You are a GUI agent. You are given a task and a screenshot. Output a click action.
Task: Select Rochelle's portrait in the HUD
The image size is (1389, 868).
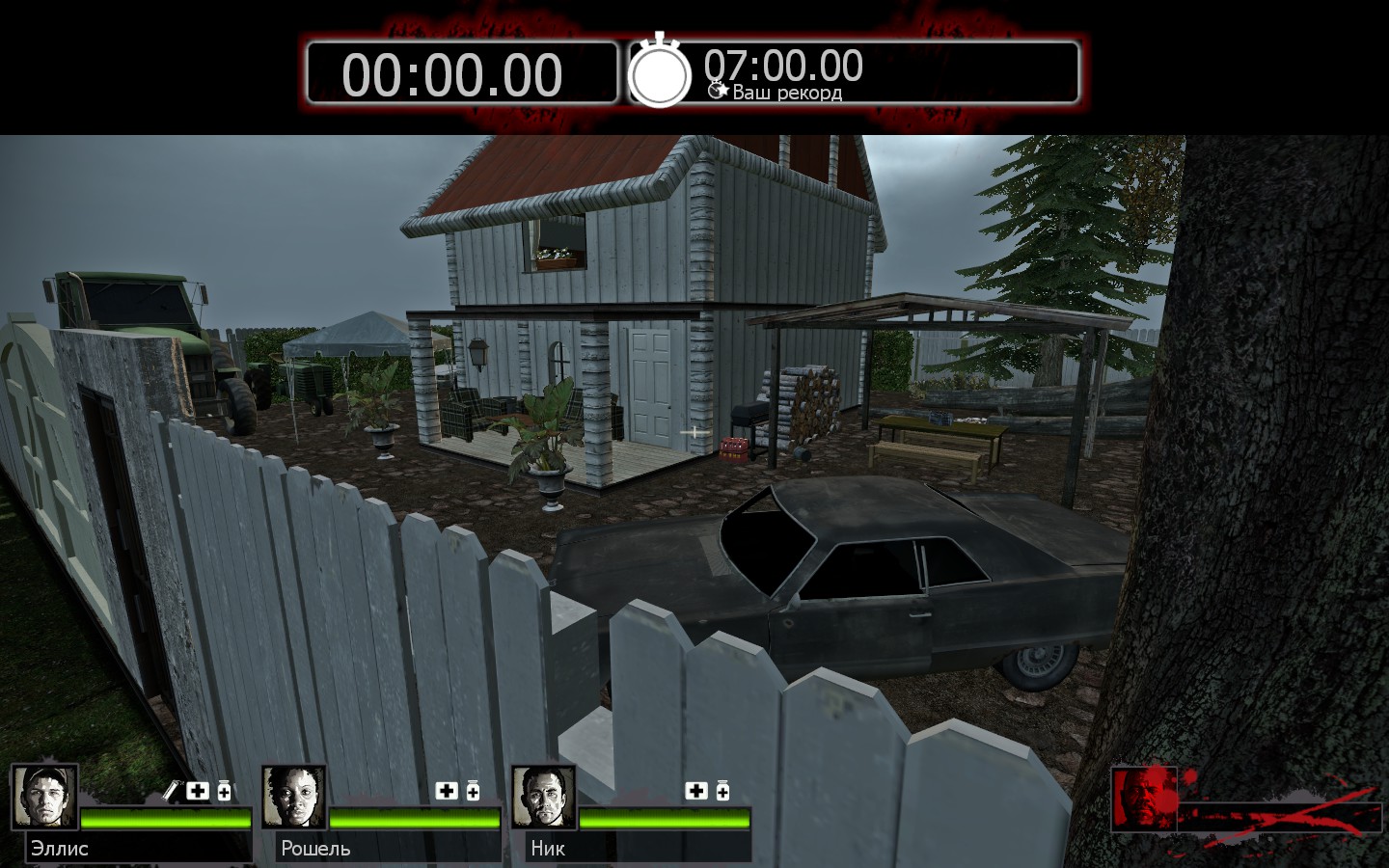pyautogui.click(x=294, y=797)
